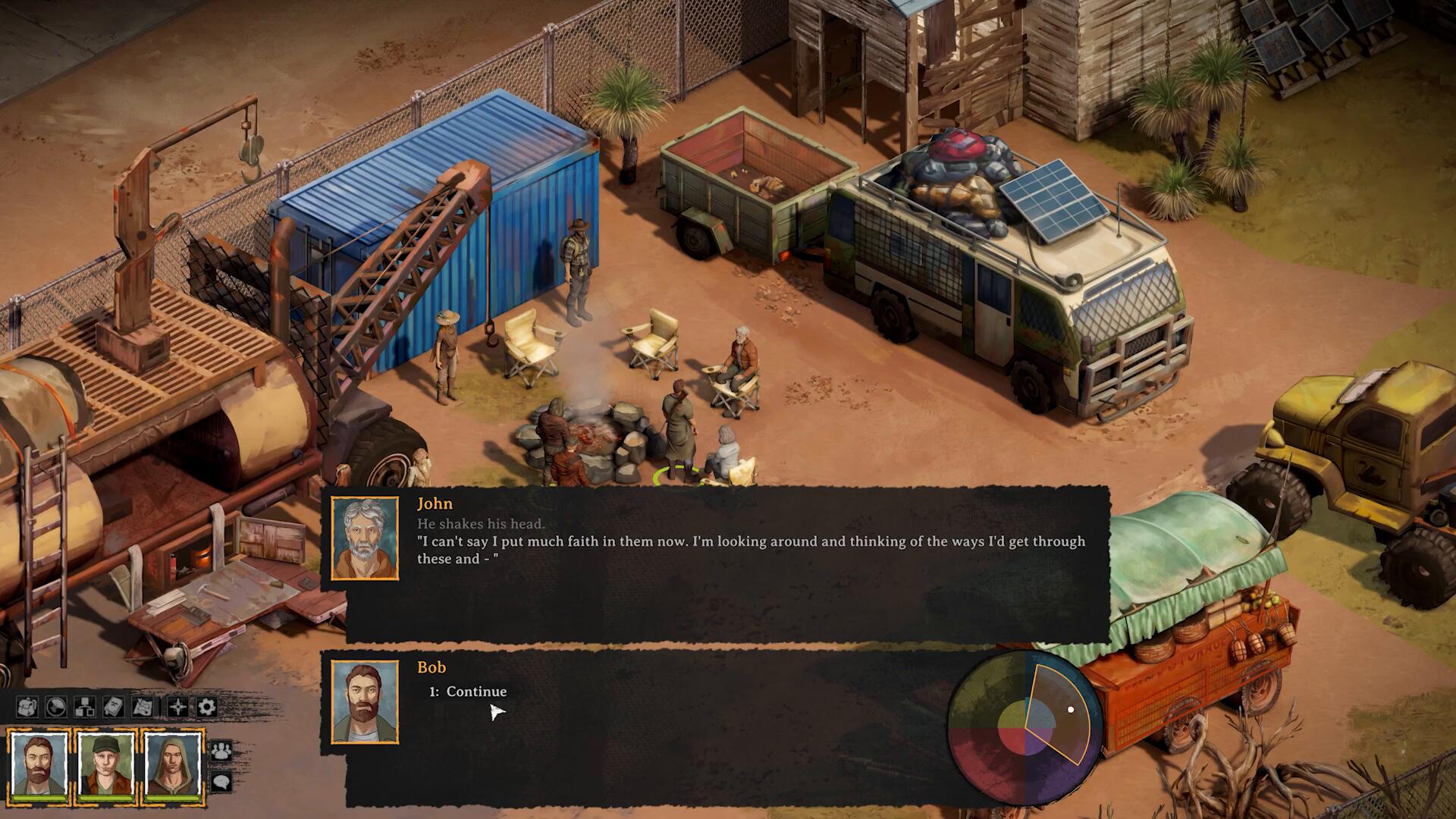
Task: Open the gear settings menu
Action: [207, 708]
